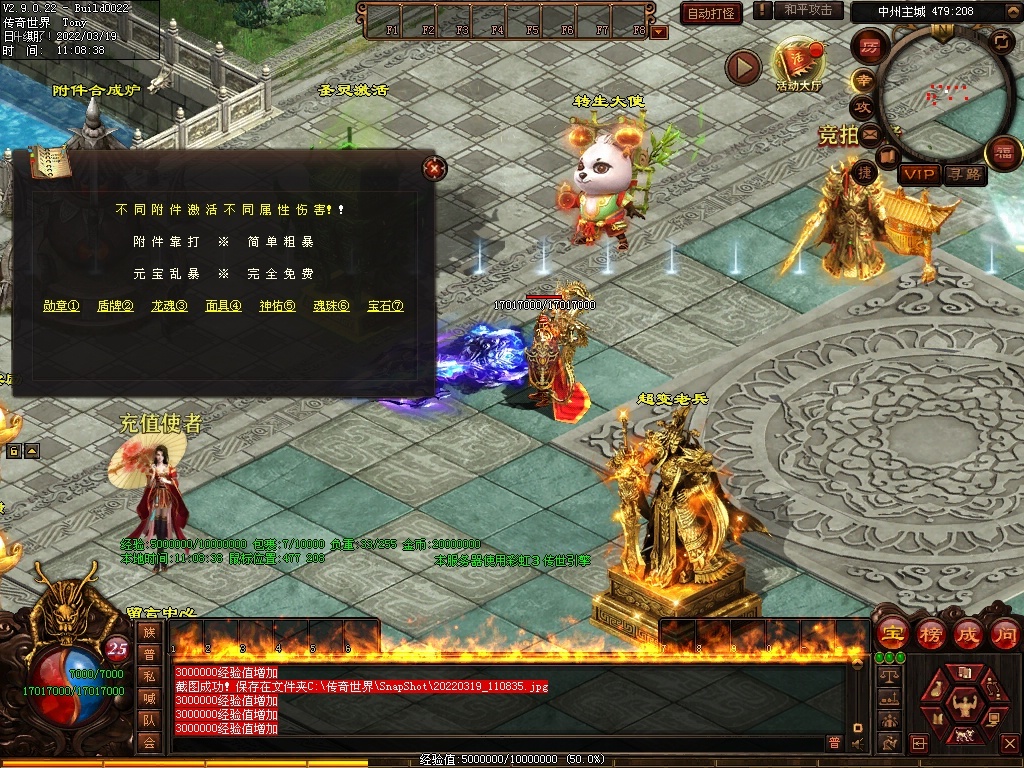Select the 盾牌② link
Viewport: 1024px width, 768px height.
115,306
